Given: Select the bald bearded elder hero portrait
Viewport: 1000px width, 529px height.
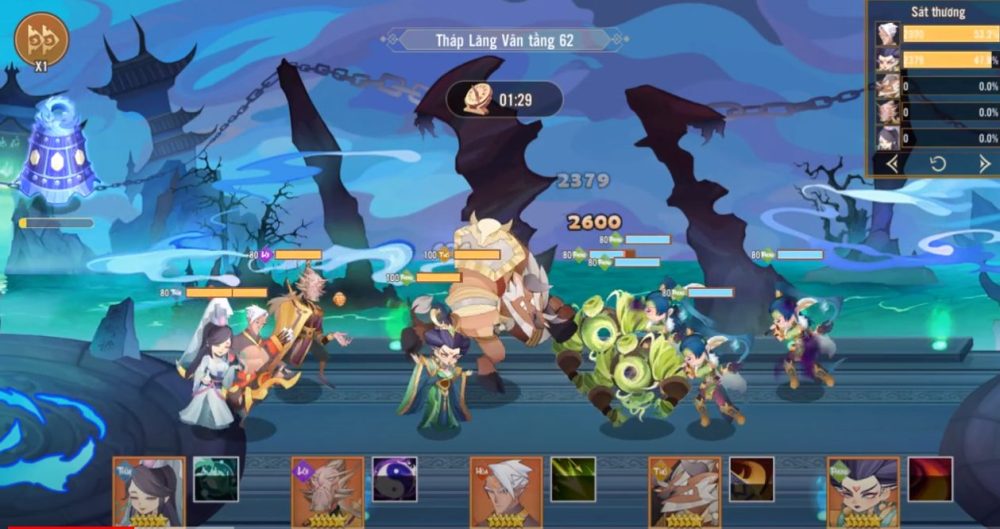Looking at the screenshot, I should 328,492.
